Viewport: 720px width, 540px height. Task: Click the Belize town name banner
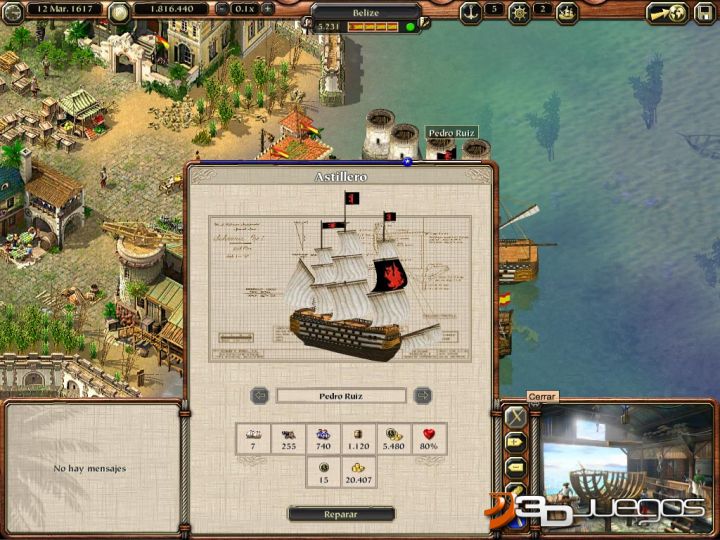click(x=364, y=9)
